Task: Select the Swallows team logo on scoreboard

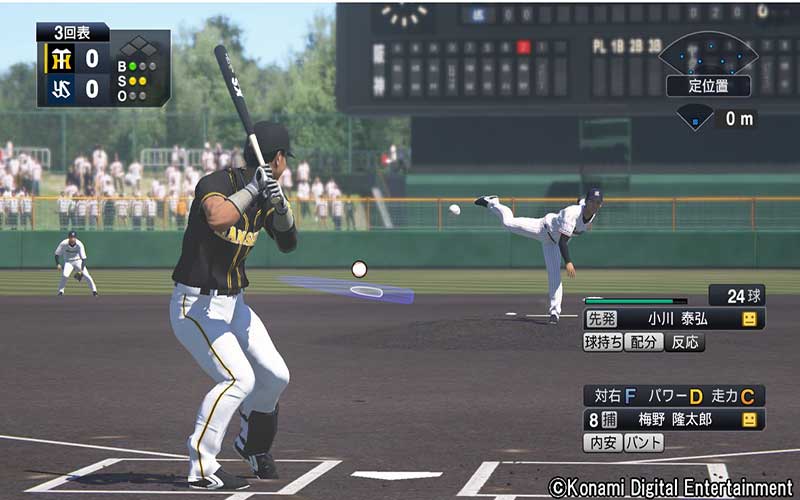Action: (61, 90)
